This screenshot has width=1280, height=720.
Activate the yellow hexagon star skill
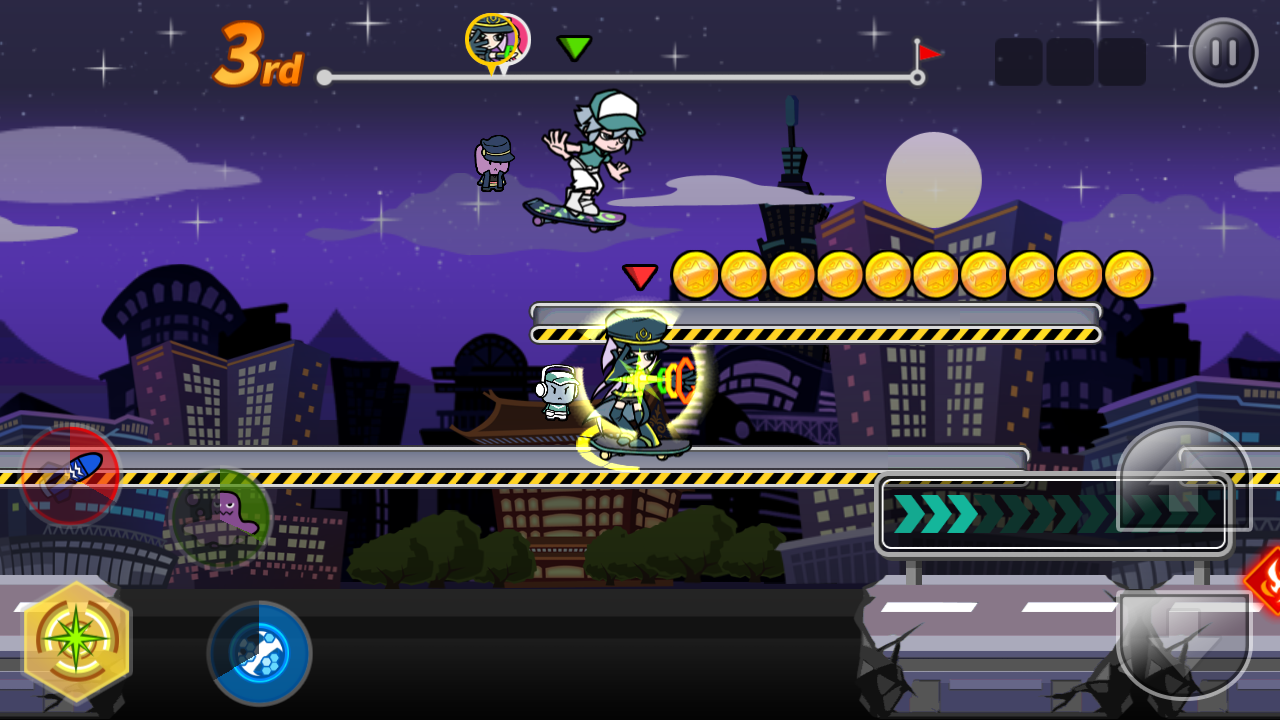tap(76, 642)
